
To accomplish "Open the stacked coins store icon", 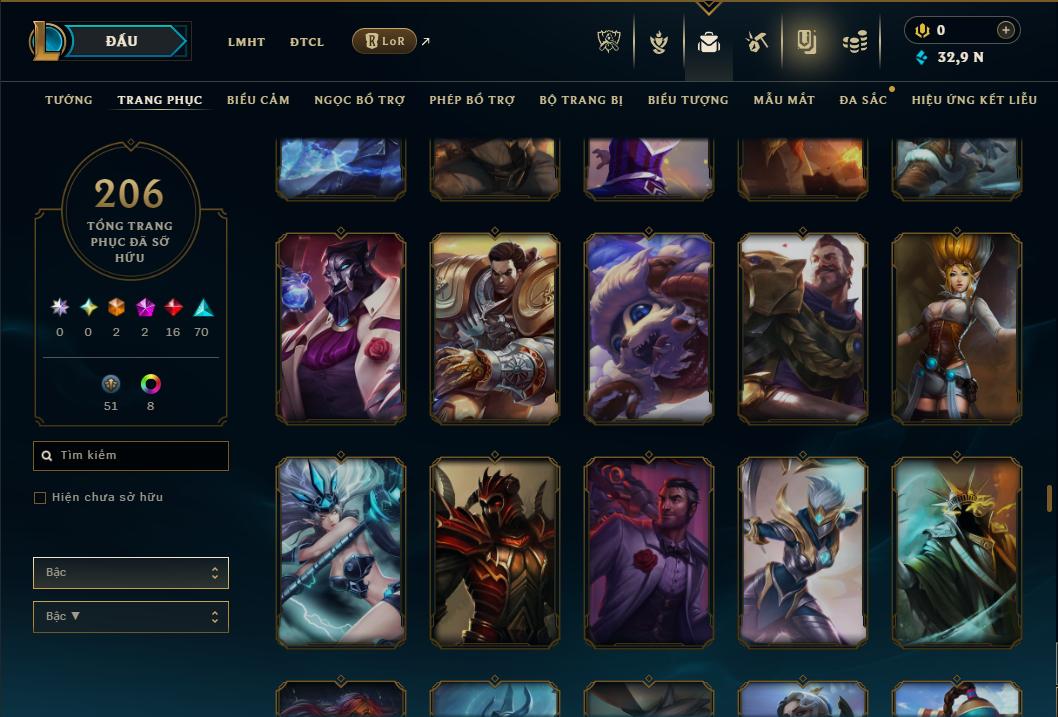I will pyautogui.click(x=854, y=42).
